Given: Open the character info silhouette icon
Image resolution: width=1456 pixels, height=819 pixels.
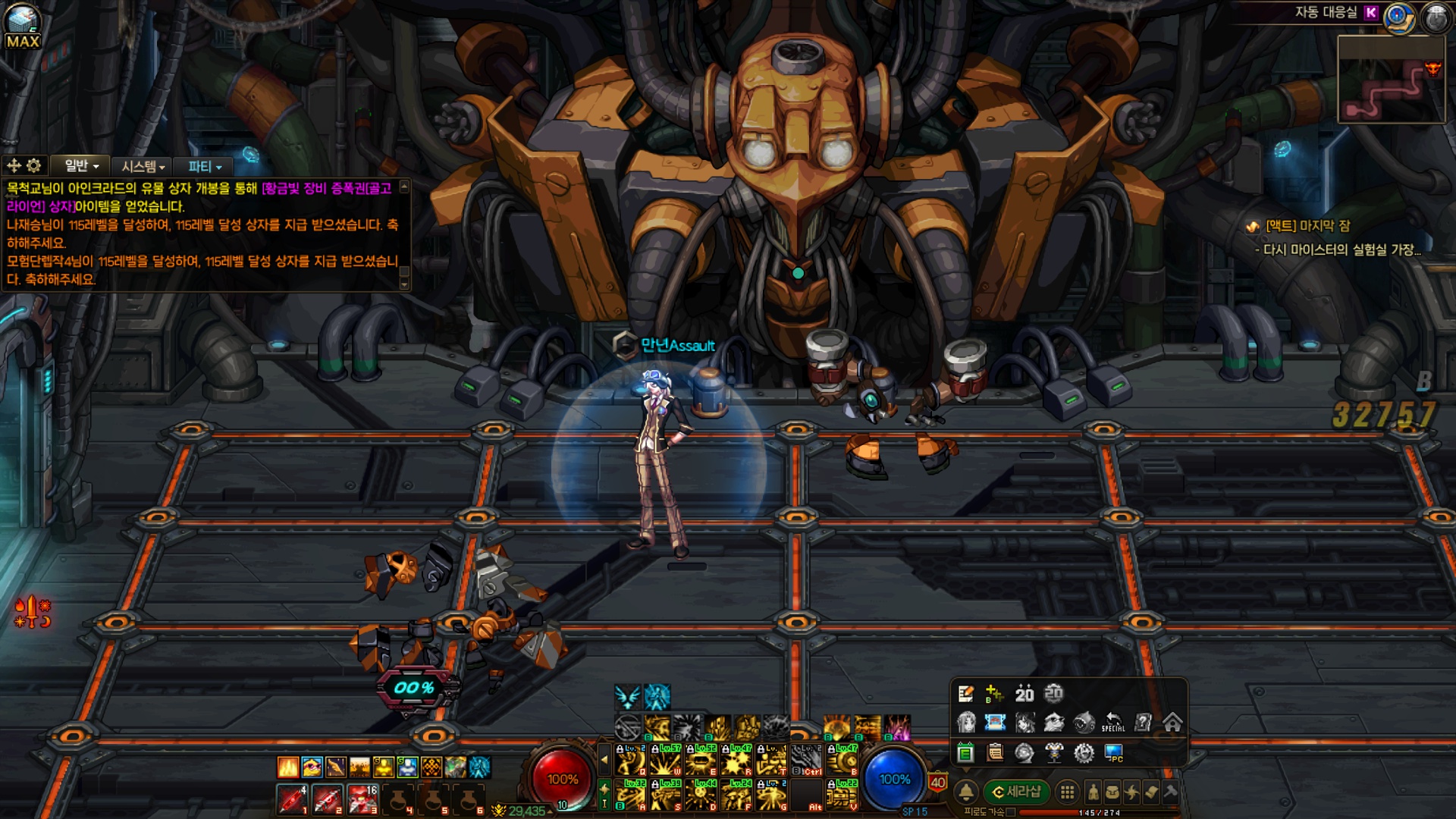Looking at the screenshot, I should (x=1093, y=792).
